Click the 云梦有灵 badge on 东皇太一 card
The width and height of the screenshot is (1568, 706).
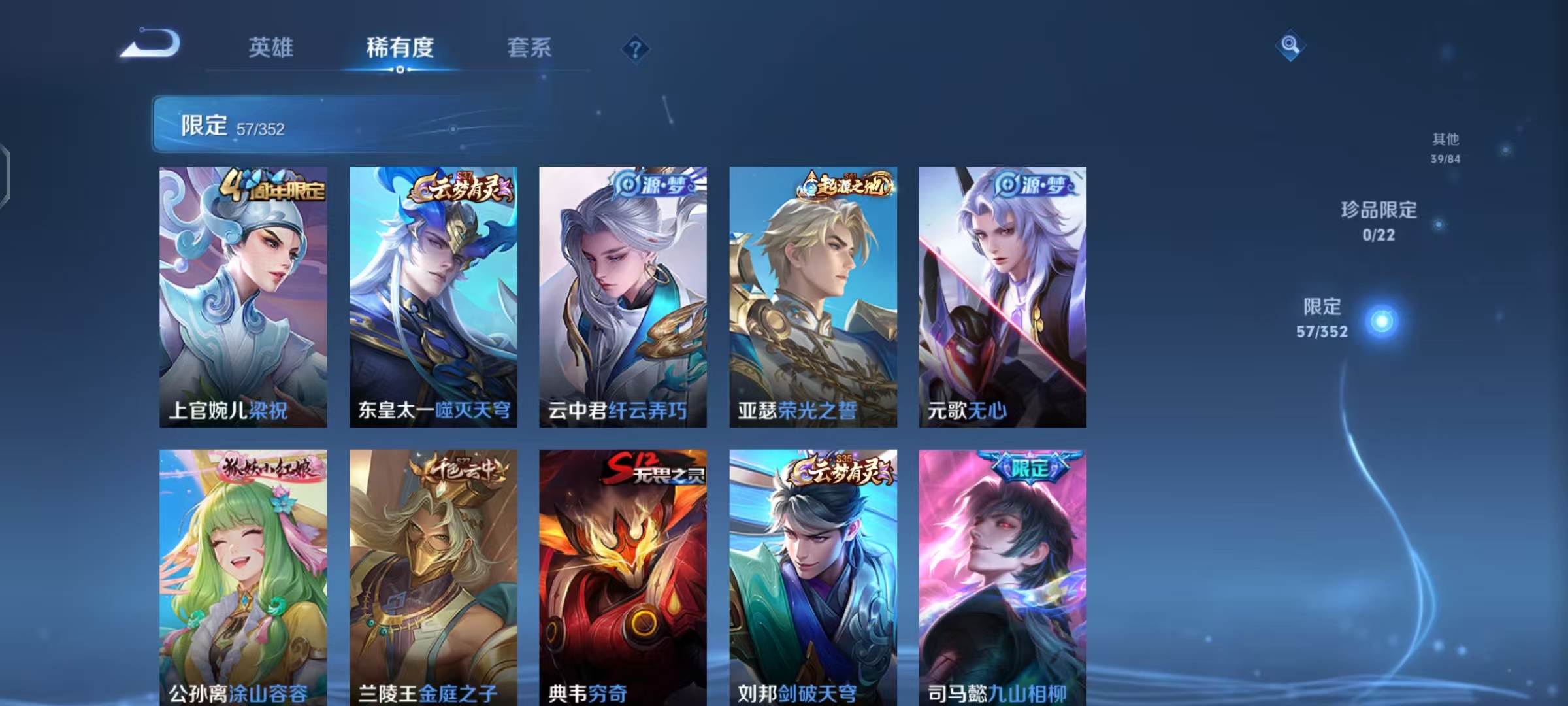(461, 188)
